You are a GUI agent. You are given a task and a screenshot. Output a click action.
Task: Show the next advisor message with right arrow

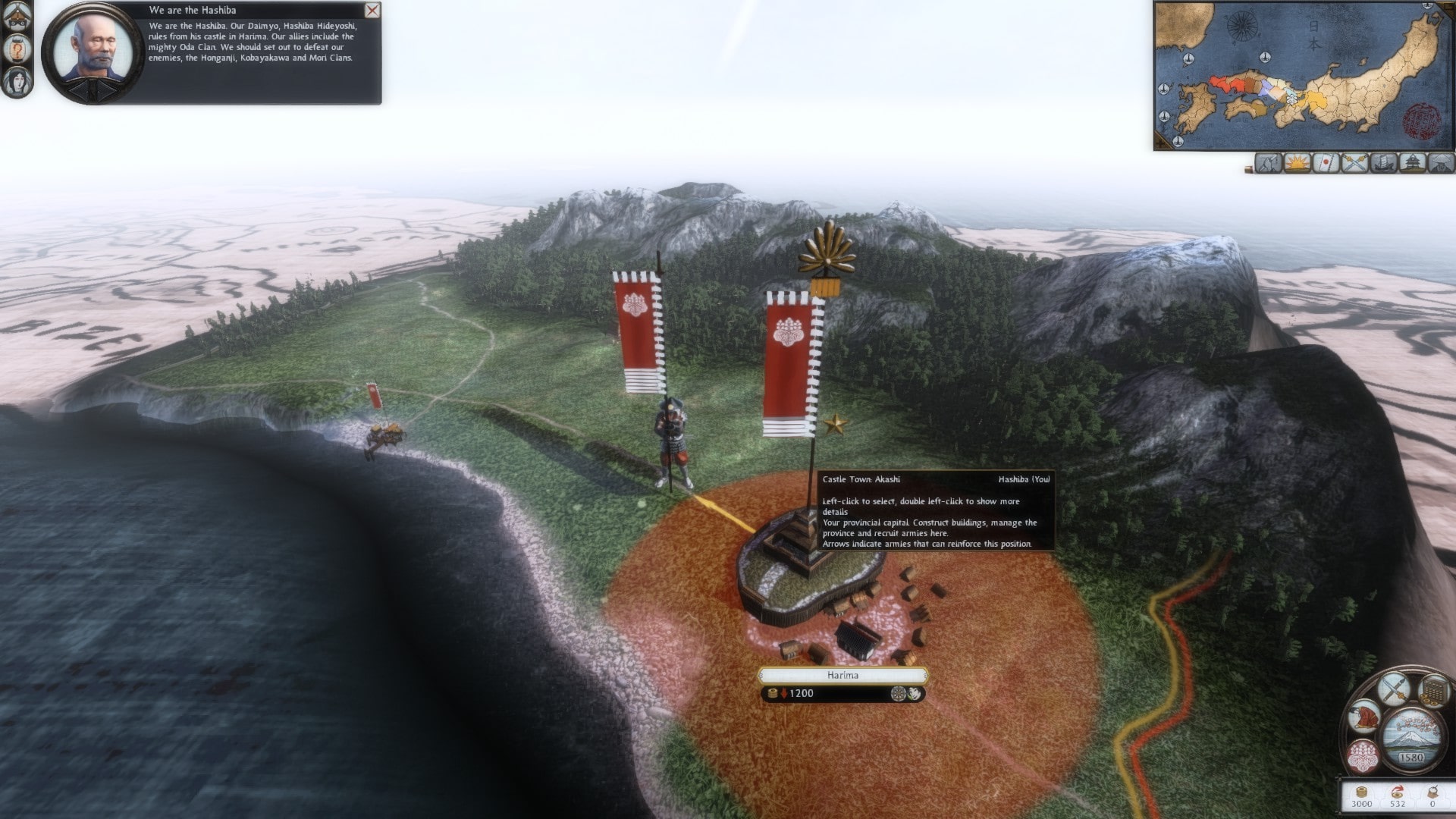[x=106, y=90]
